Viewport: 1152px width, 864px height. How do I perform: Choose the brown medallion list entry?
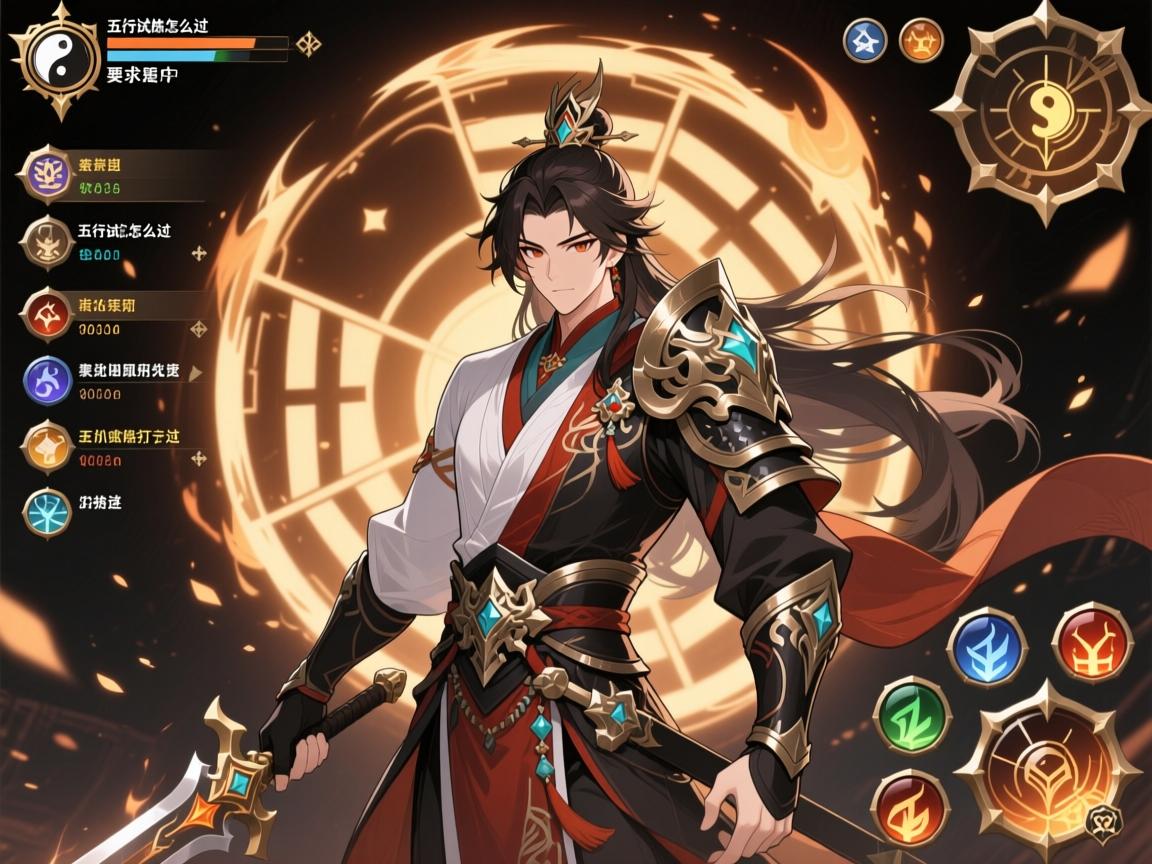tap(45, 242)
